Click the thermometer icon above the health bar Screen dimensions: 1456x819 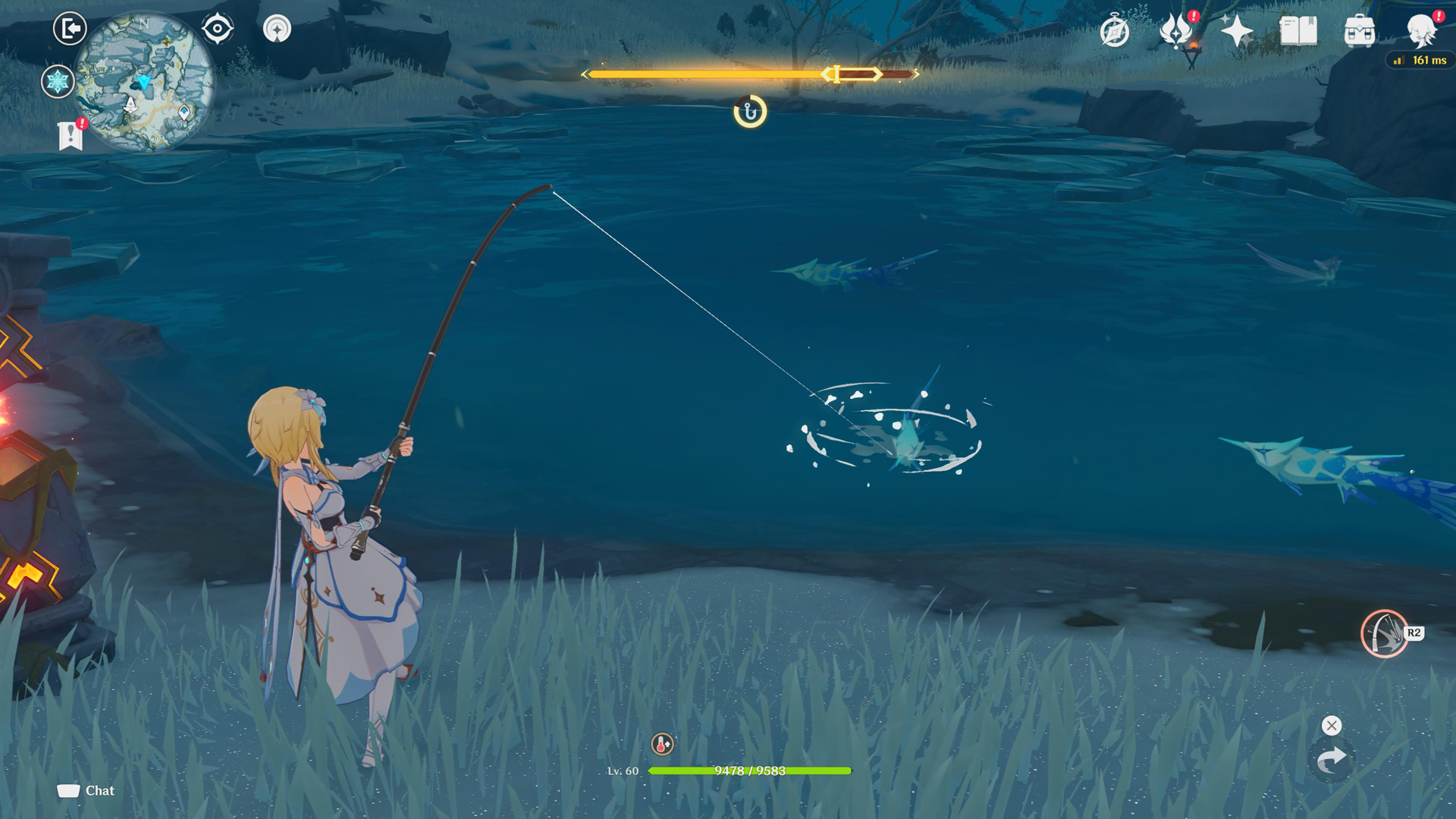[660, 745]
